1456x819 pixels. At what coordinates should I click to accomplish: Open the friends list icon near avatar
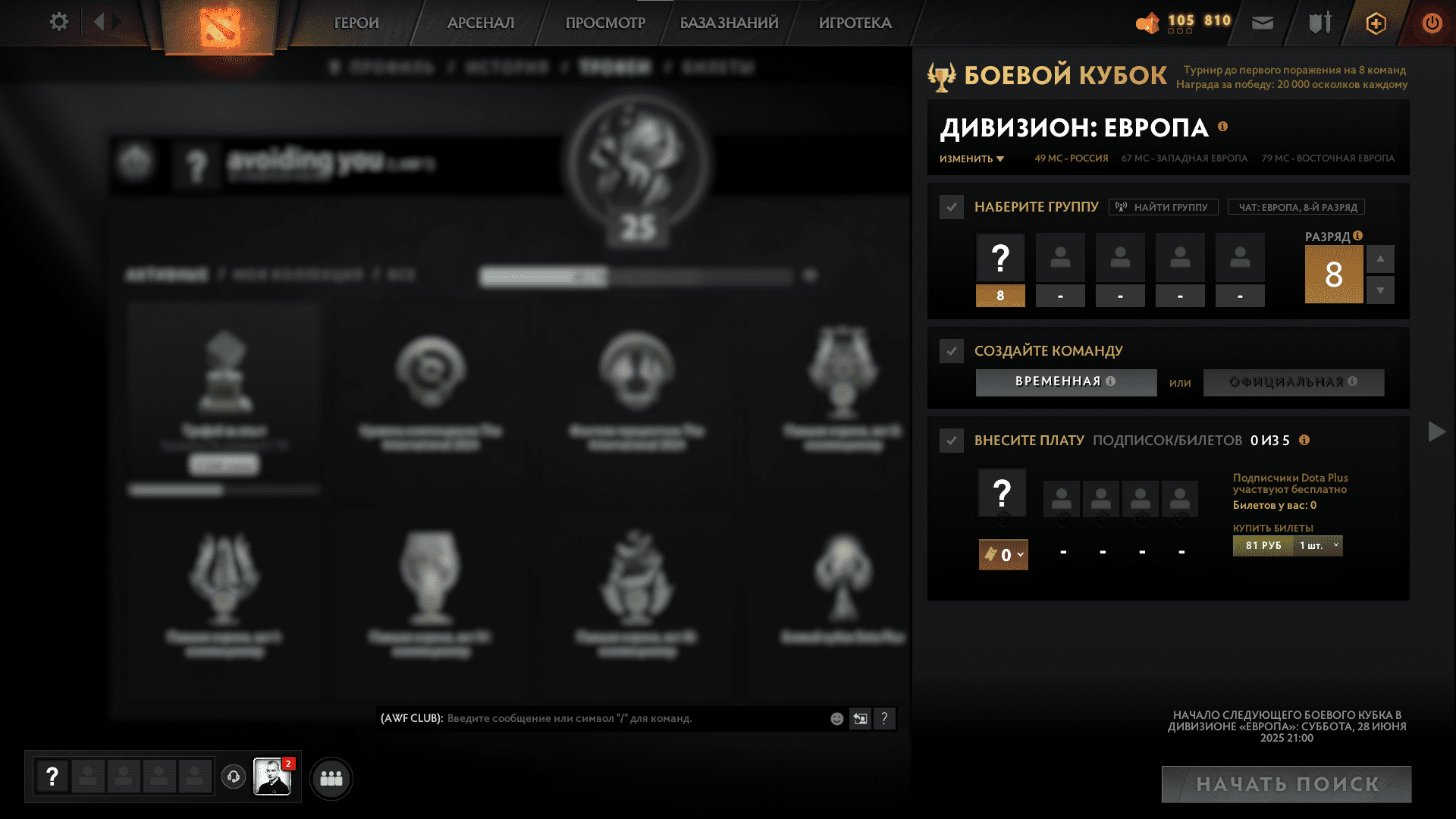(x=331, y=777)
